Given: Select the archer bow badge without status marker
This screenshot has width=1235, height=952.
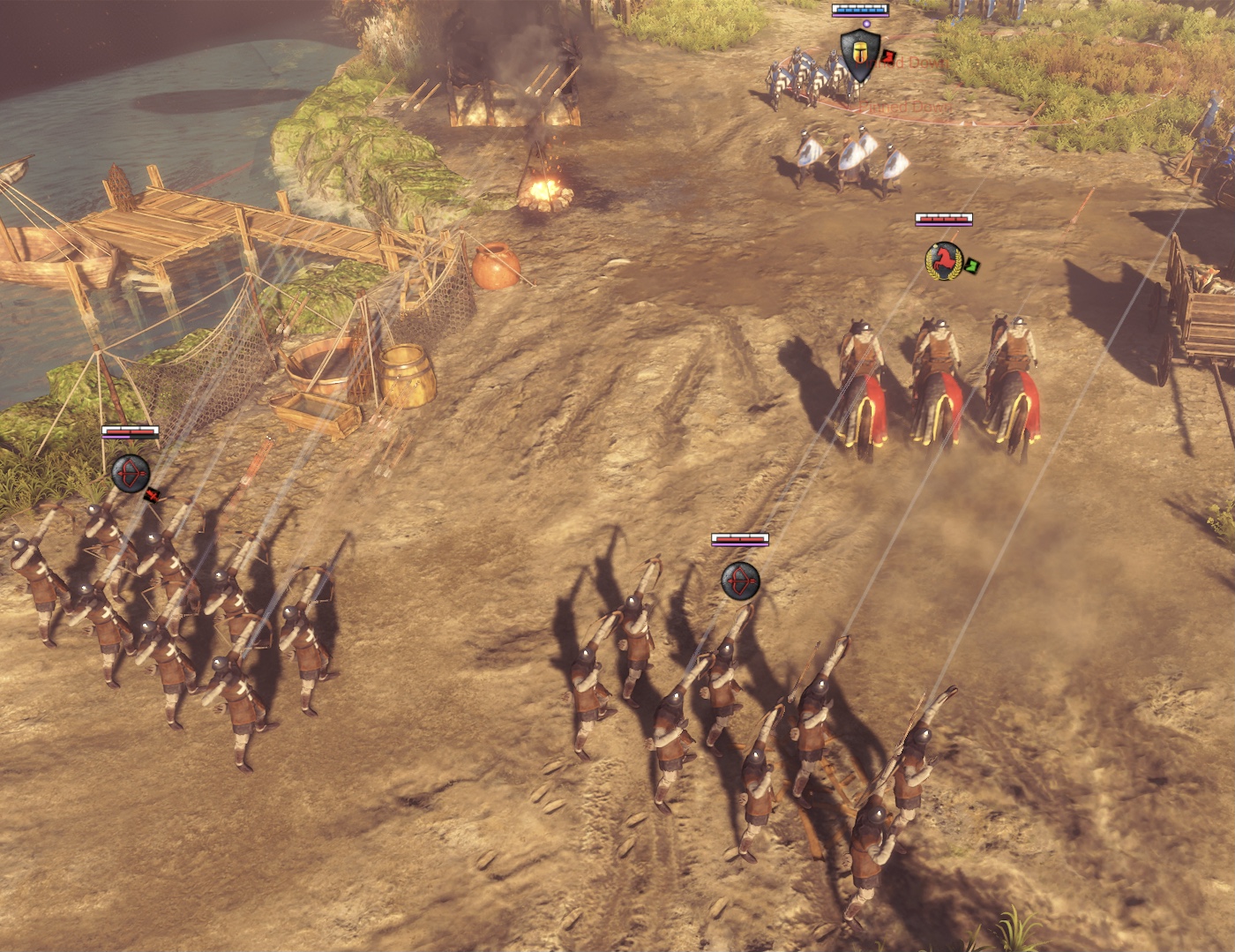Looking at the screenshot, I should pos(739,581).
